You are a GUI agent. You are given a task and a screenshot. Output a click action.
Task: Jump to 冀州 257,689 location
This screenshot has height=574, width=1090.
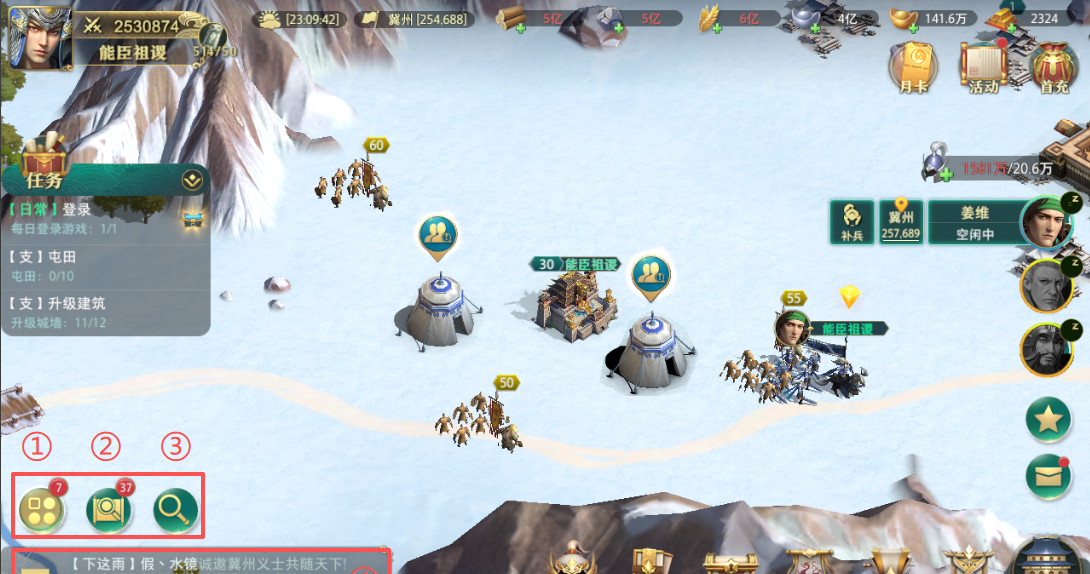901,223
